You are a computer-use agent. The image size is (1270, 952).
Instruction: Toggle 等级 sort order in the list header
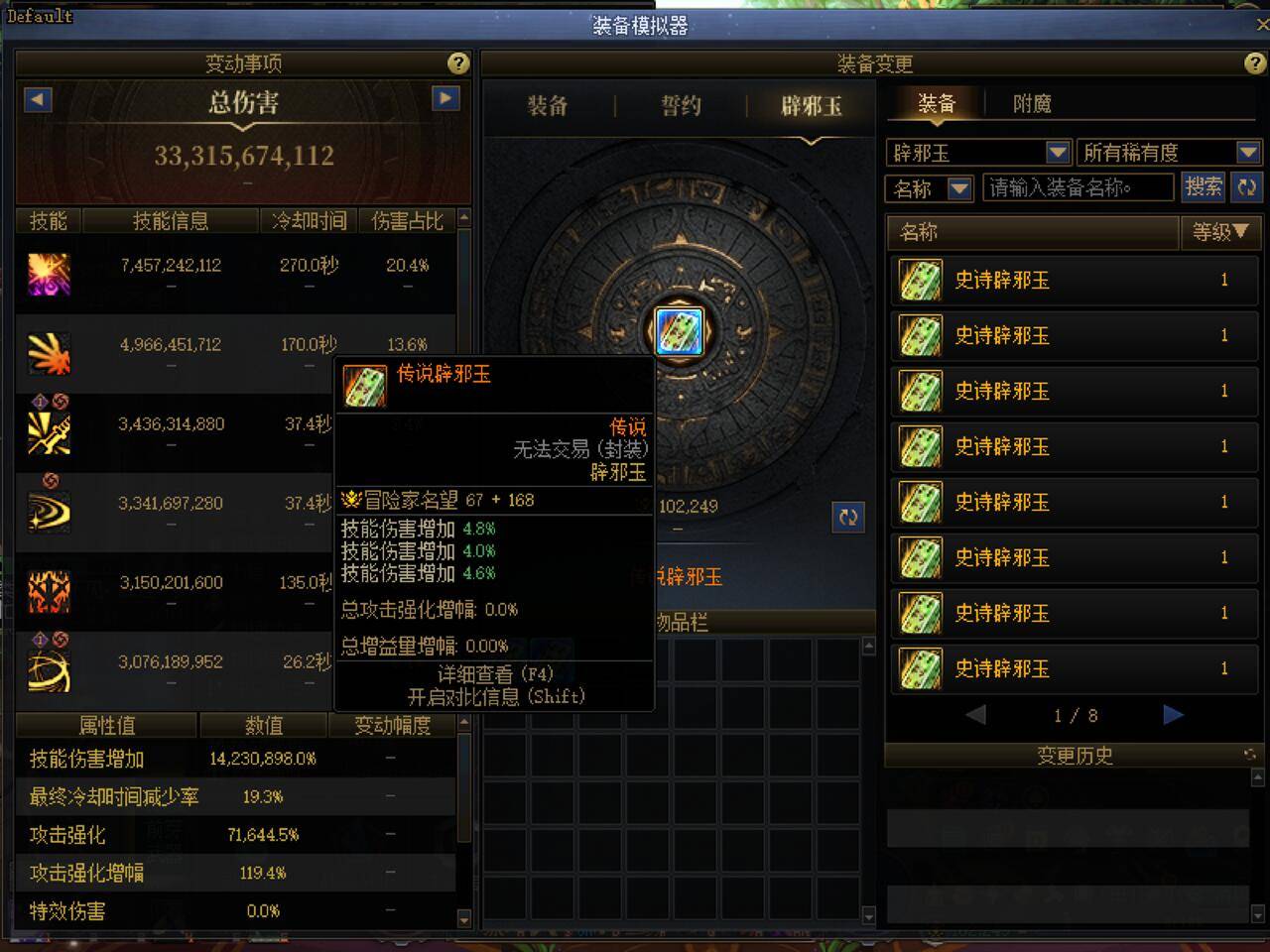point(1221,233)
